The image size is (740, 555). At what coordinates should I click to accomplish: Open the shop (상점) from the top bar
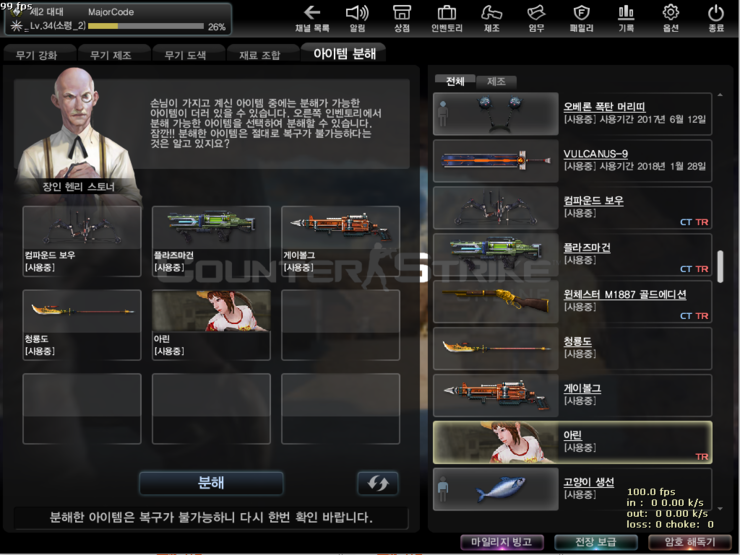(401, 17)
